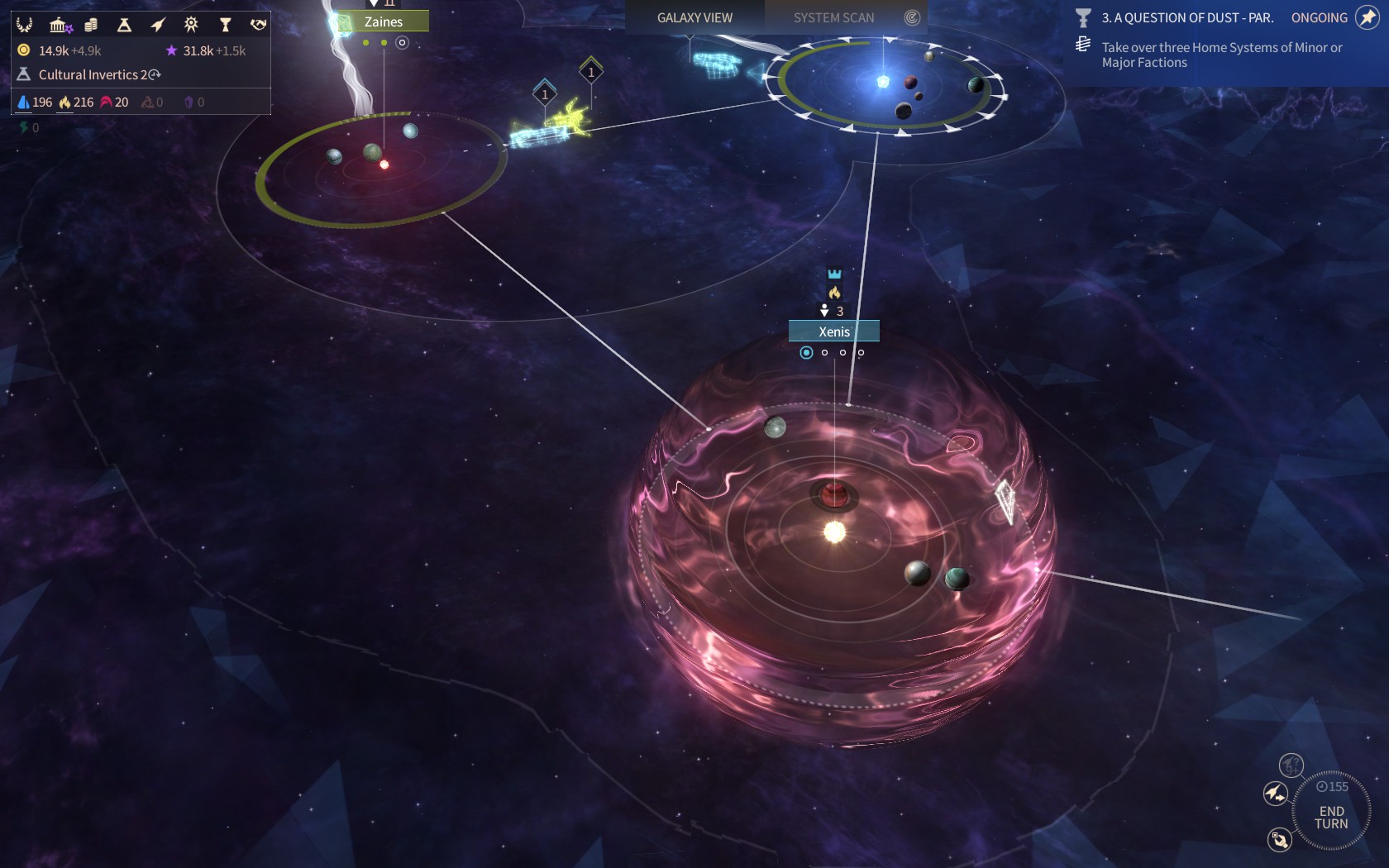Open the senate building screen
This screenshot has height=868, width=1389.
pyautogui.click(x=59, y=25)
